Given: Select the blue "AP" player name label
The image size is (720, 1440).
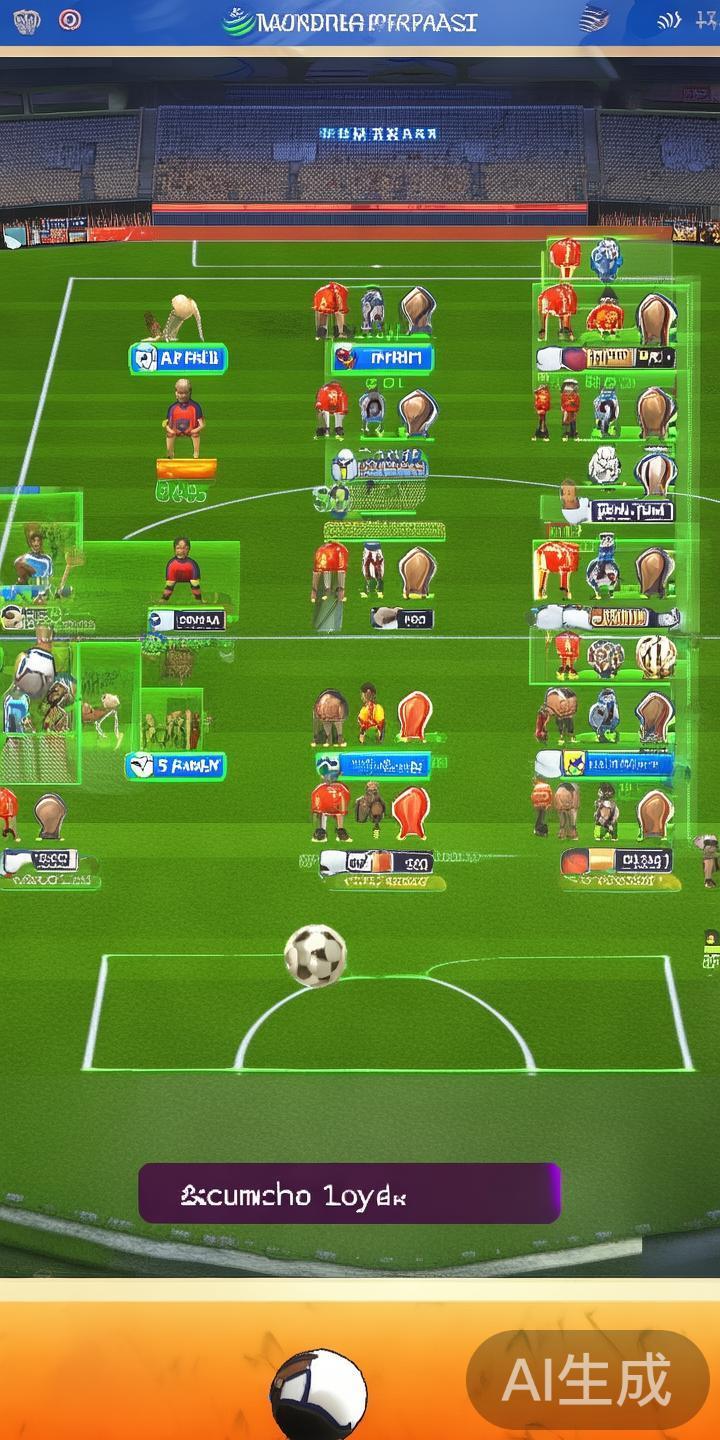Looking at the screenshot, I should pyautogui.click(x=179, y=358).
